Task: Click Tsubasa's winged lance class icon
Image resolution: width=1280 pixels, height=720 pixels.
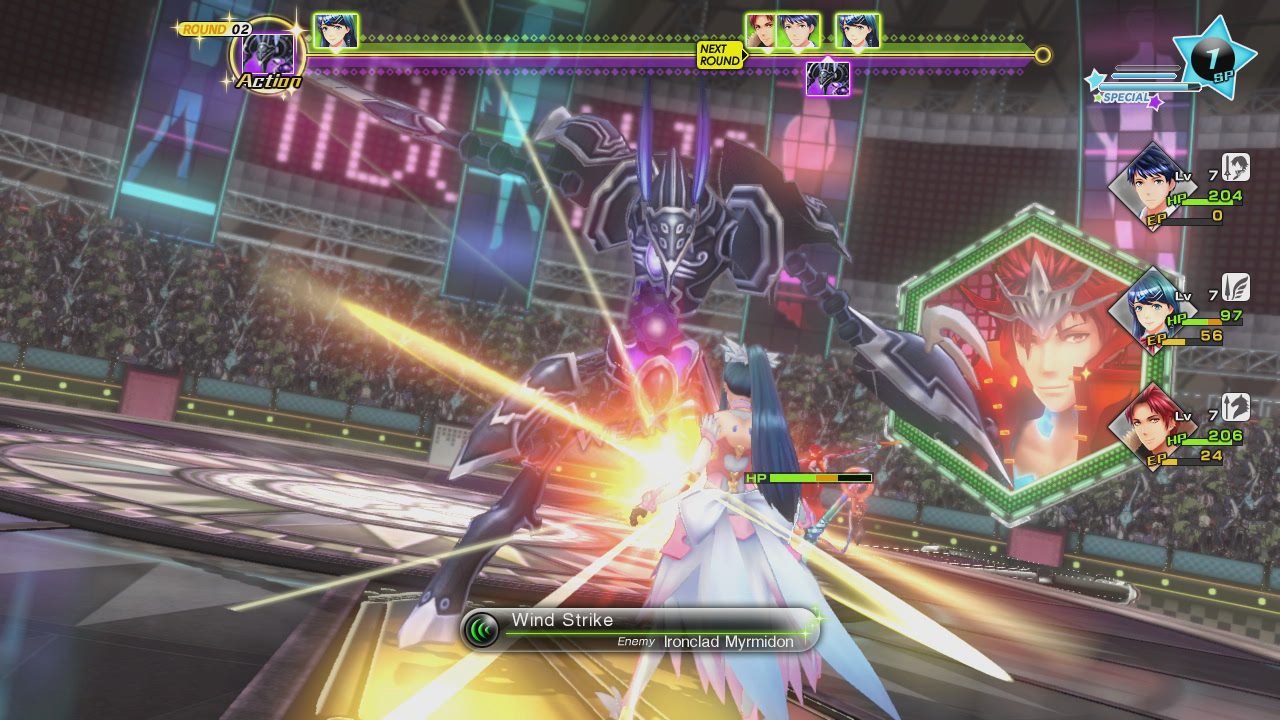Action: 1236,288
